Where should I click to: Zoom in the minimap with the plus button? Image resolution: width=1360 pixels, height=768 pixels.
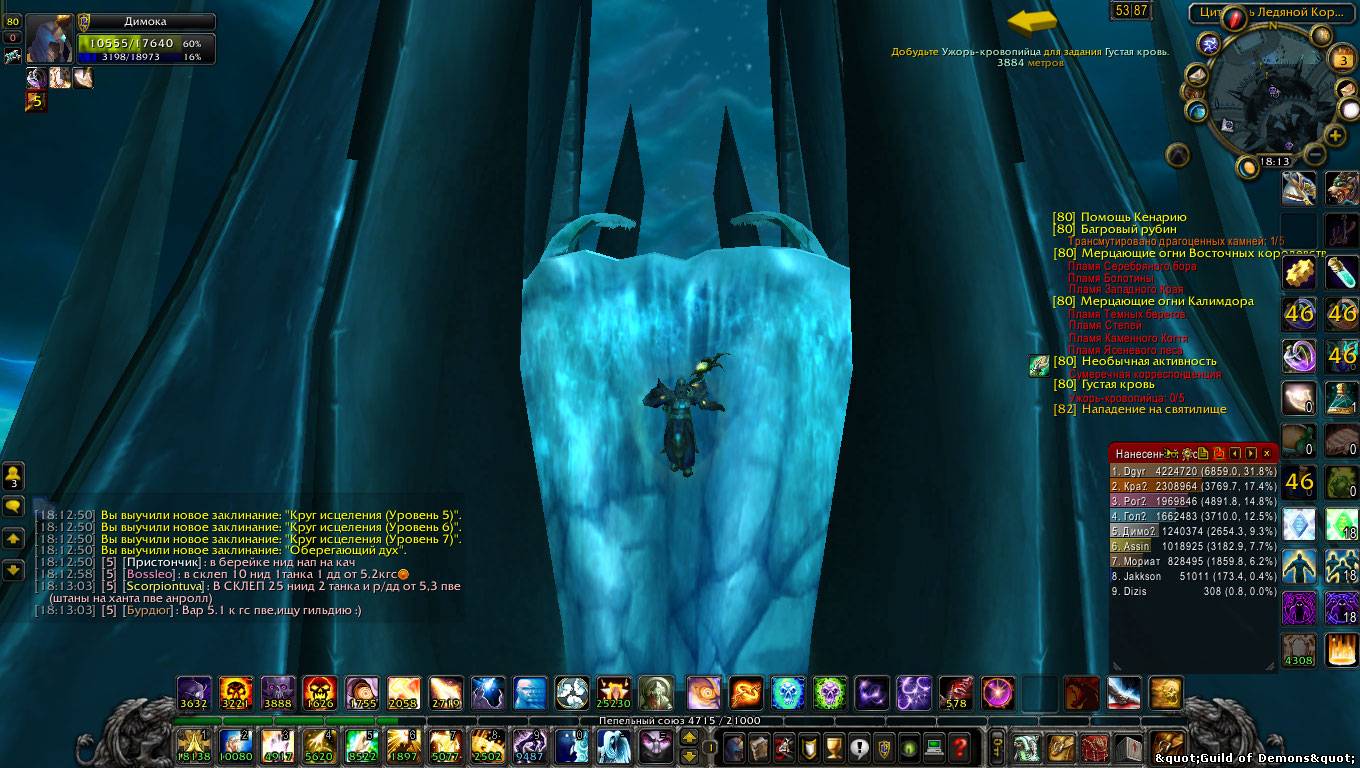coord(1335,135)
